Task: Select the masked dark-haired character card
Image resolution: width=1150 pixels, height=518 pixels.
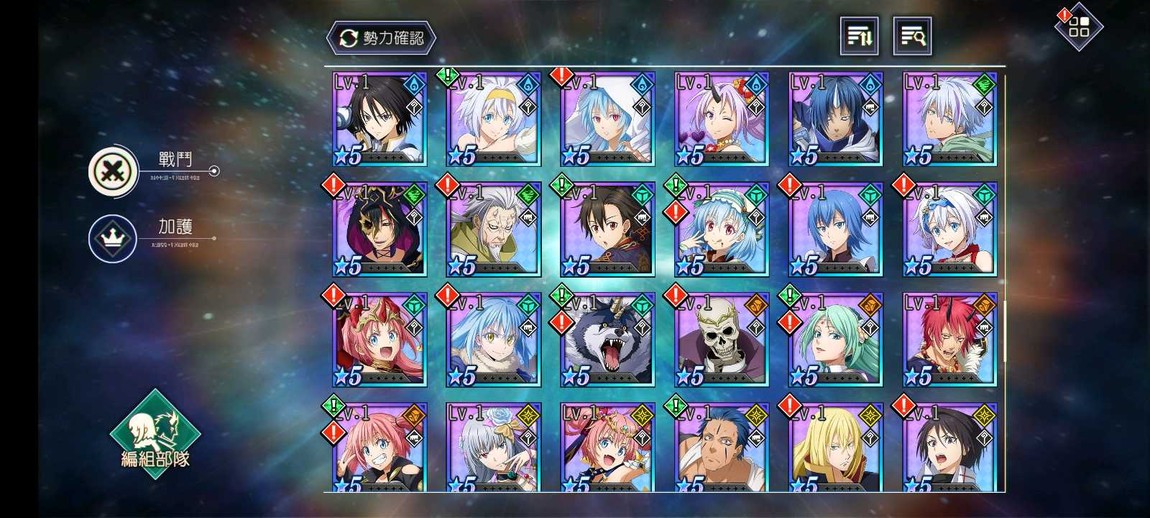Action: tap(379, 230)
